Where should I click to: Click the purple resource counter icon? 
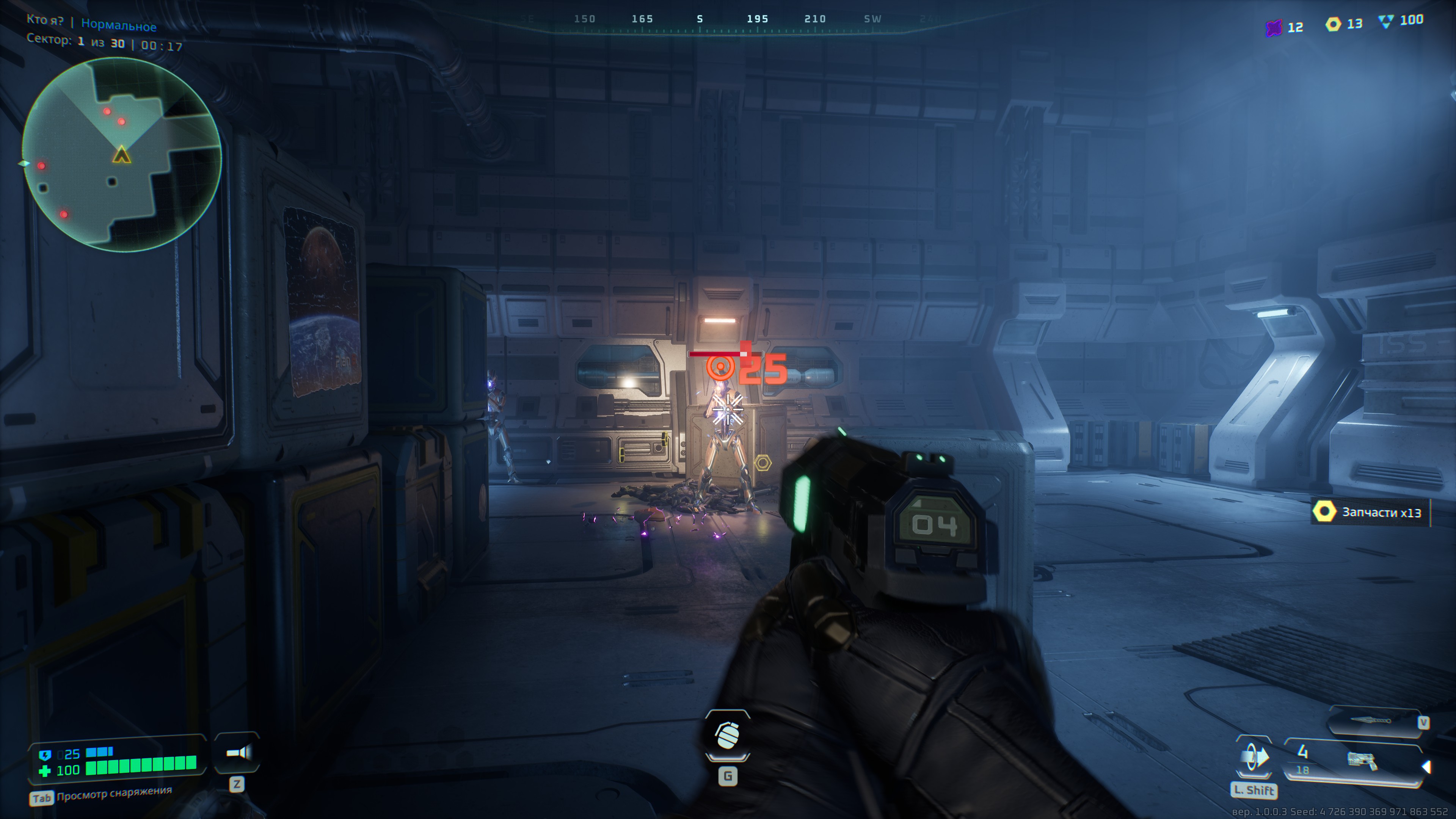1274,27
